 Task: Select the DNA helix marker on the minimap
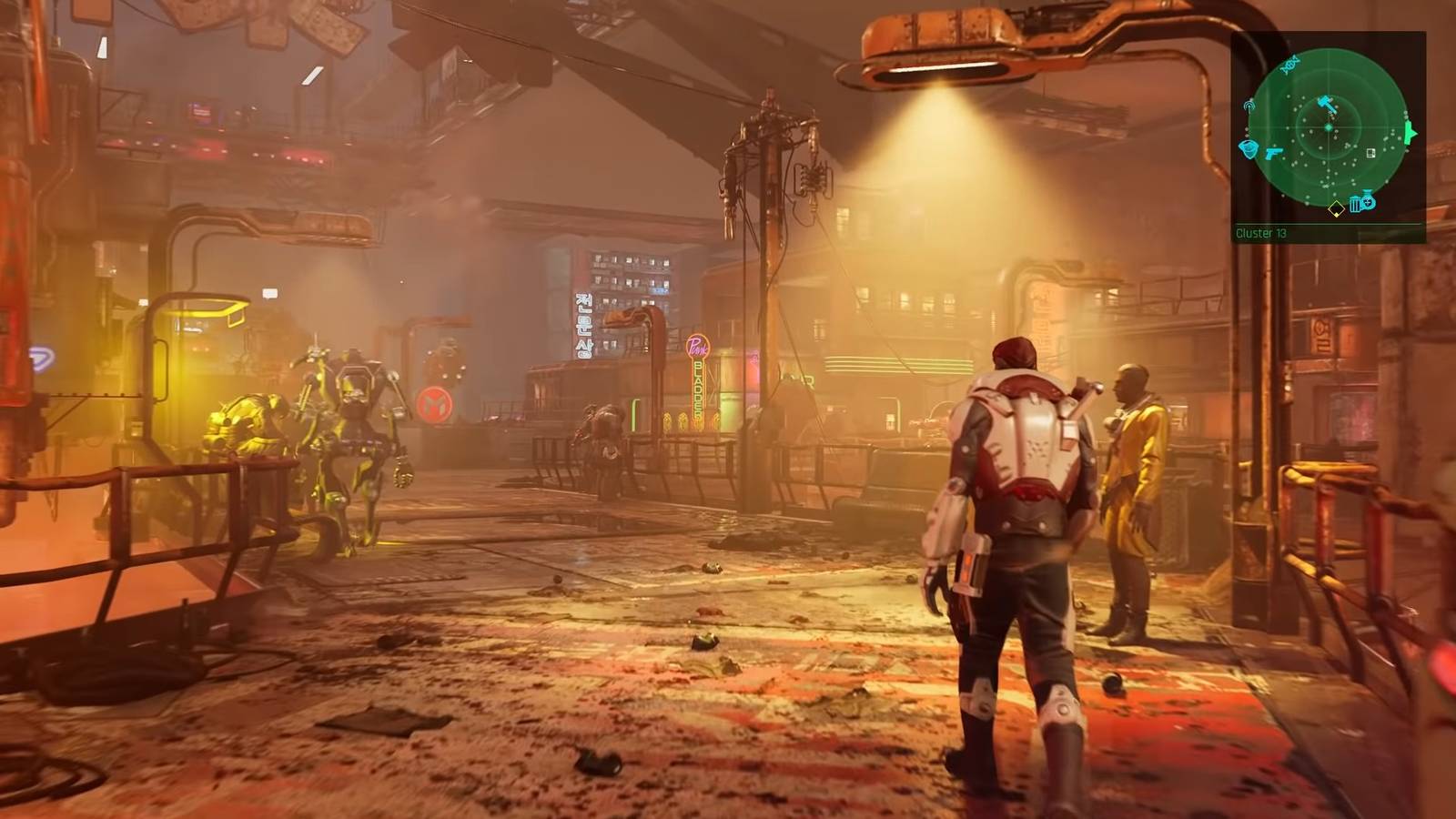(1289, 64)
